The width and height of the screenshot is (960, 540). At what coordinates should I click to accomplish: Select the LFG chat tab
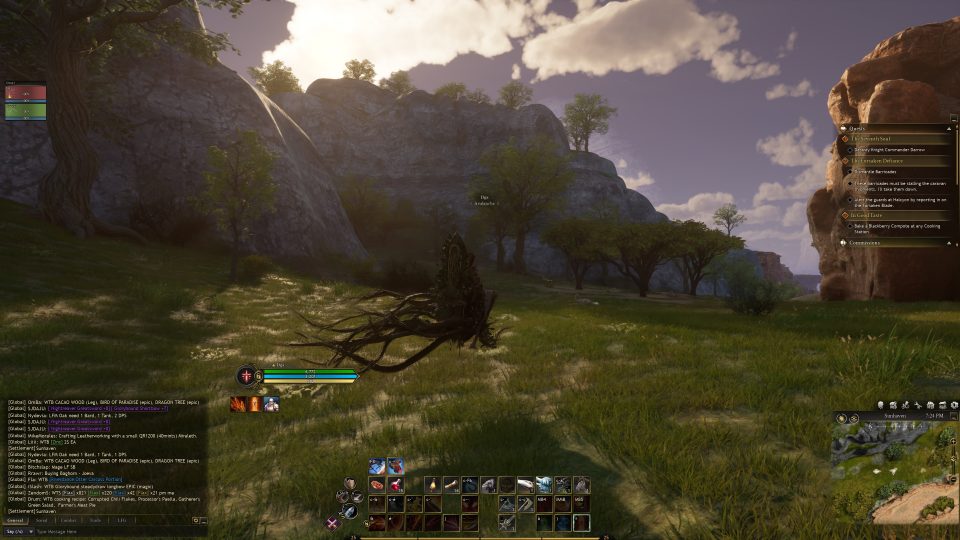[122, 520]
